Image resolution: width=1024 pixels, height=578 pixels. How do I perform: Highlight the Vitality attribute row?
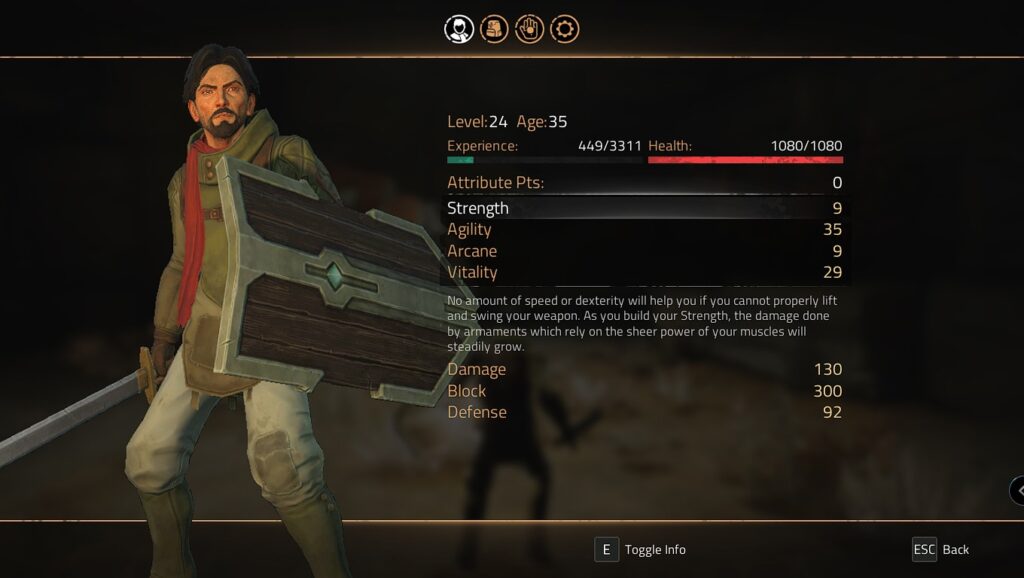pyautogui.click(x=644, y=272)
